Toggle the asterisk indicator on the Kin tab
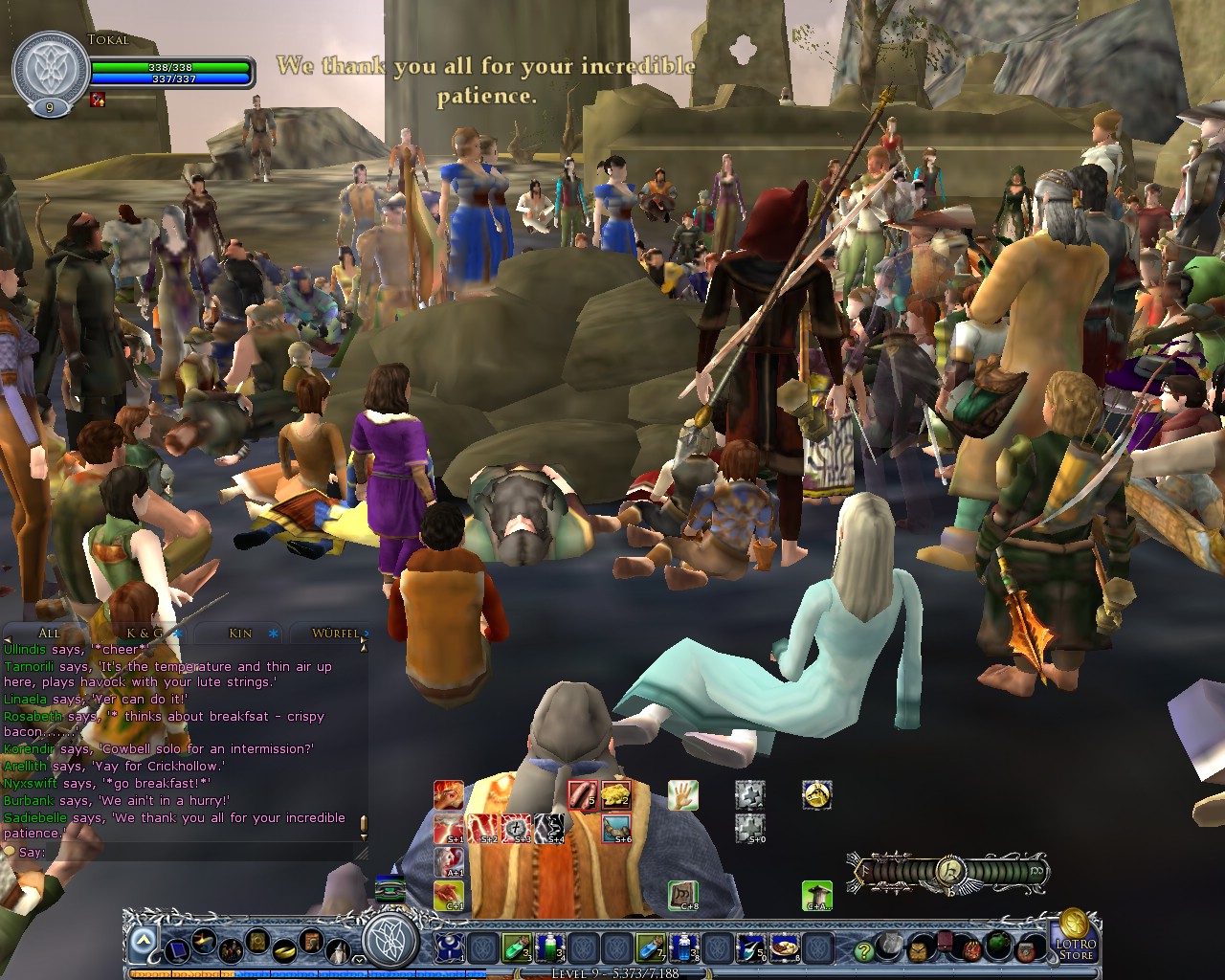Image resolution: width=1225 pixels, height=980 pixels. click(272, 634)
